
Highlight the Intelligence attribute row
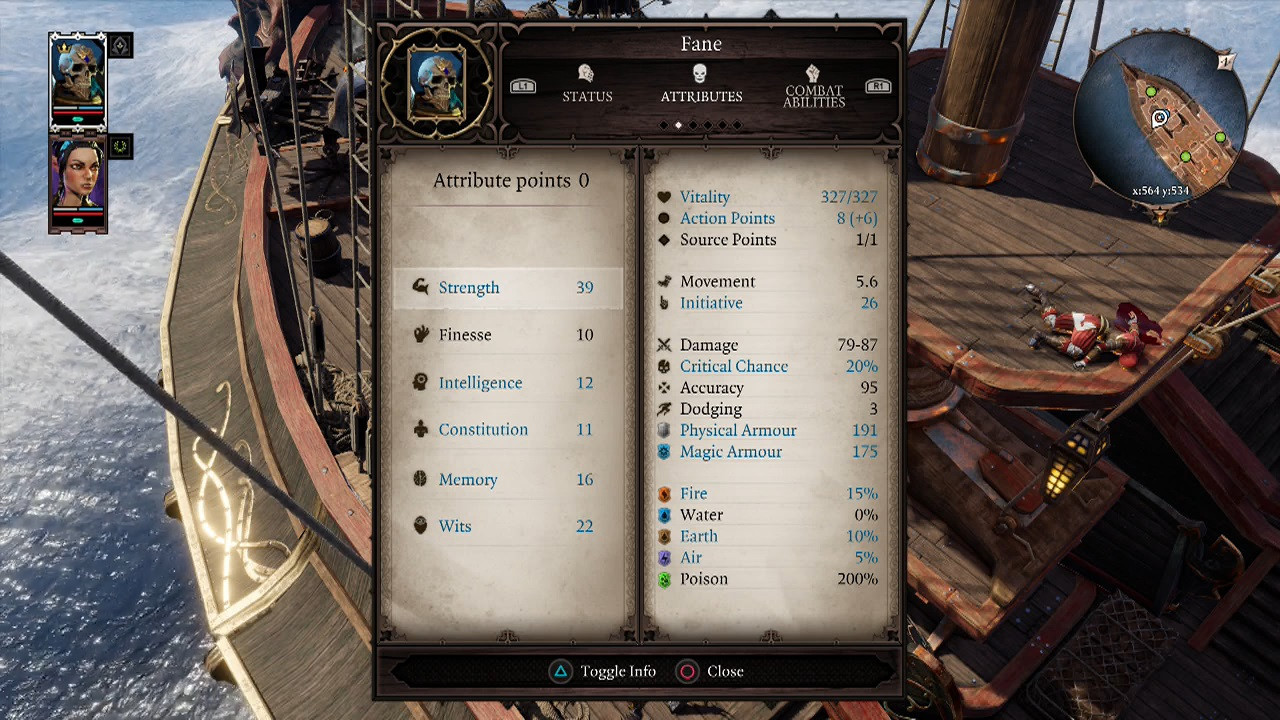(508, 383)
